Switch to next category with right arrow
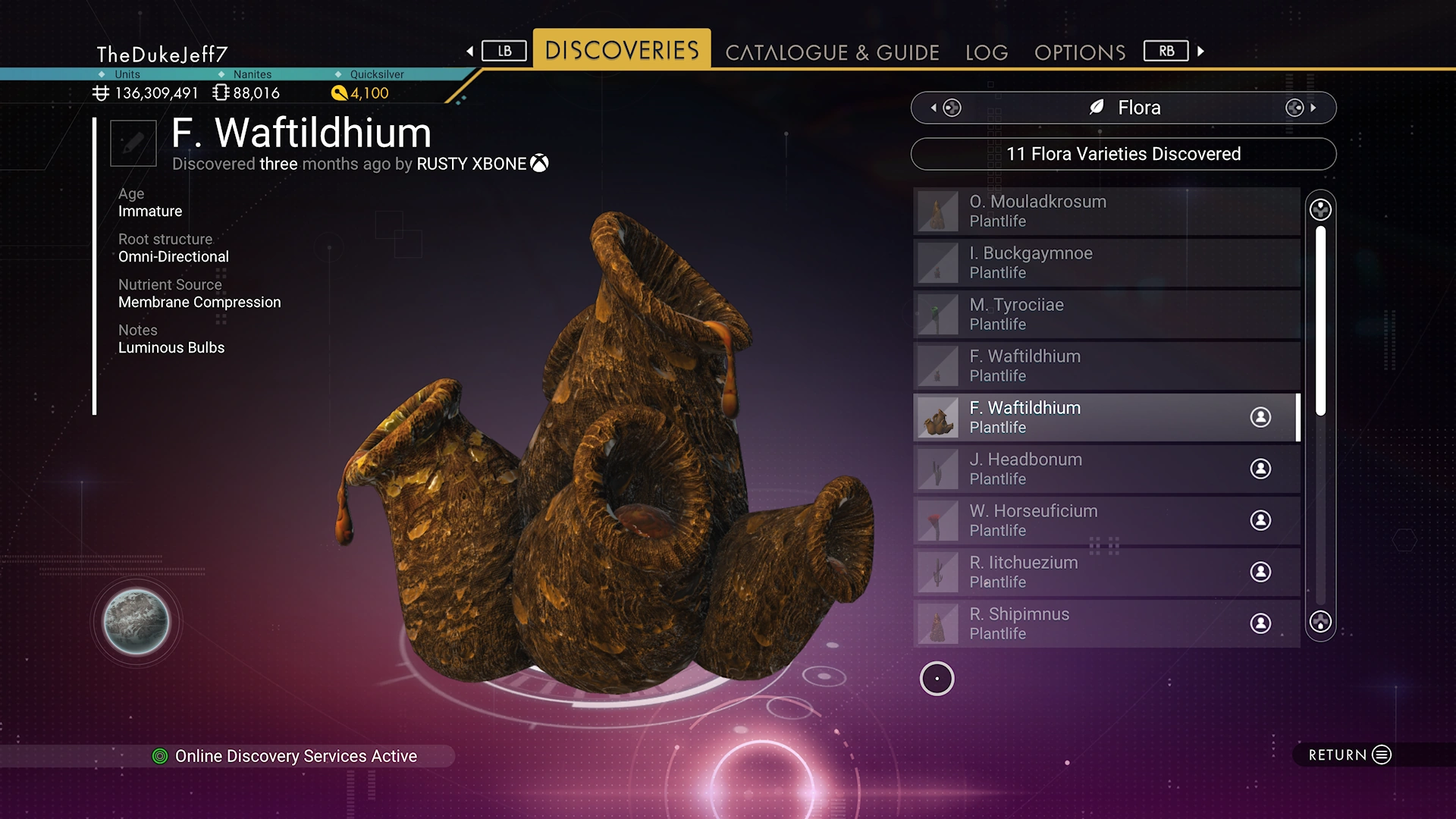 pyautogui.click(x=1313, y=108)
